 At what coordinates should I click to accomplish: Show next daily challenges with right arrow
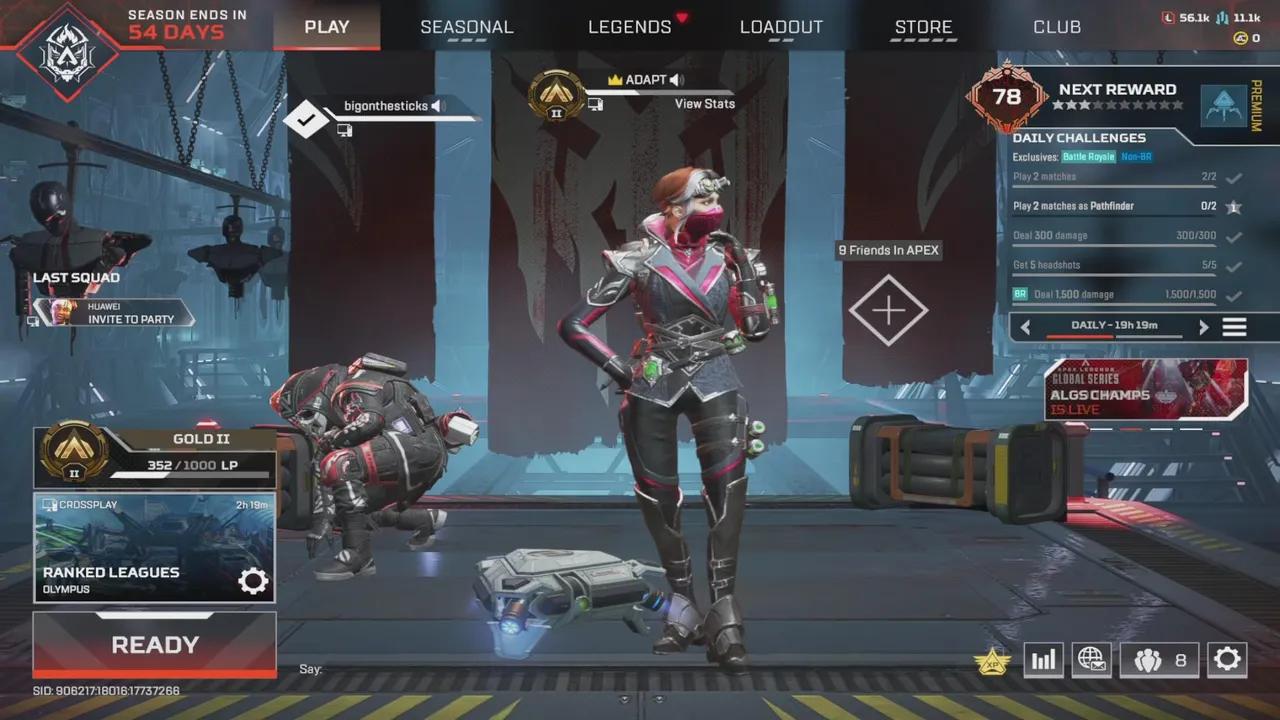pos(1203,326)
